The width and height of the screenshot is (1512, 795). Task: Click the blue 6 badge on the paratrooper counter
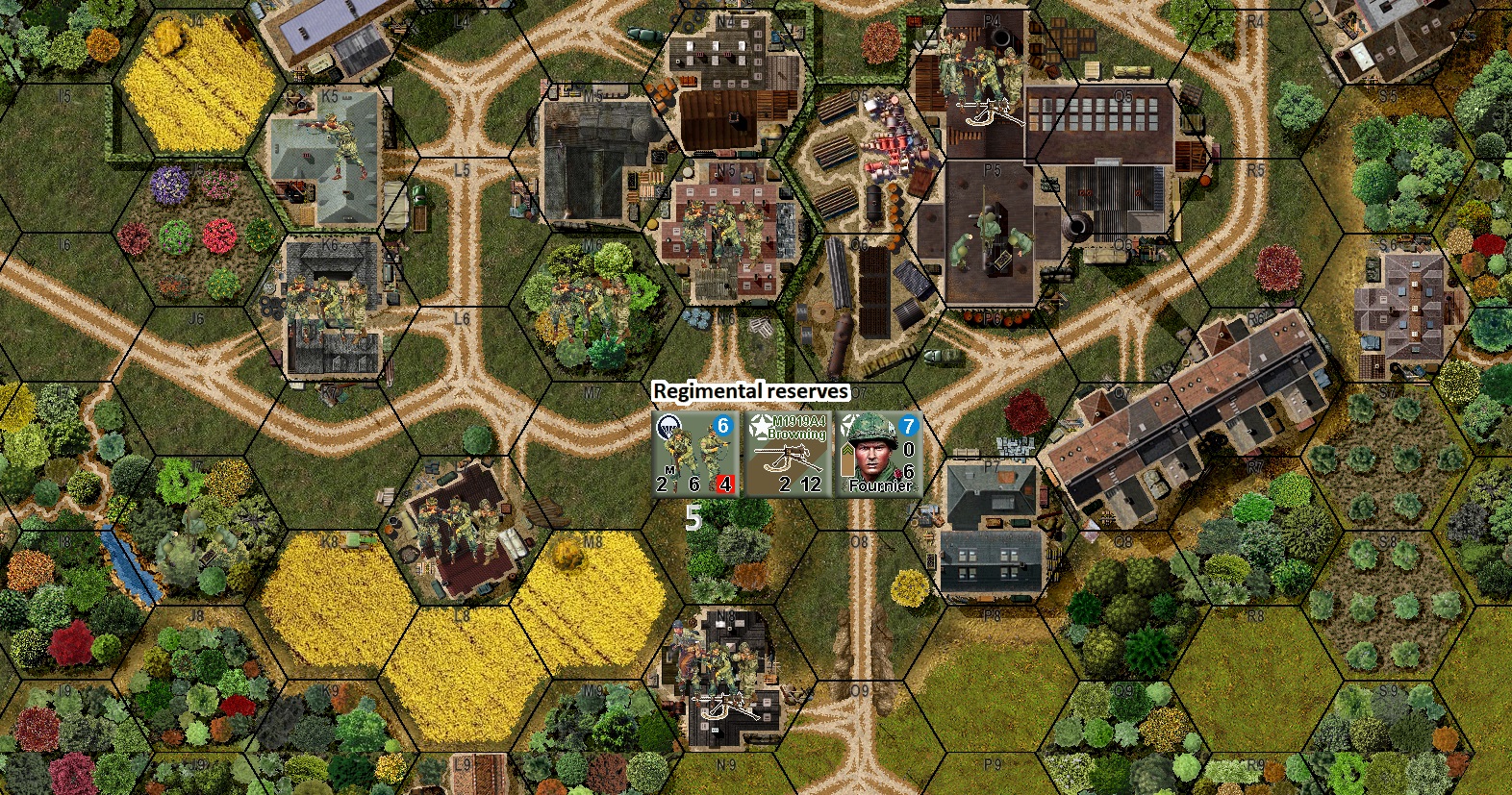click(723, 423)
